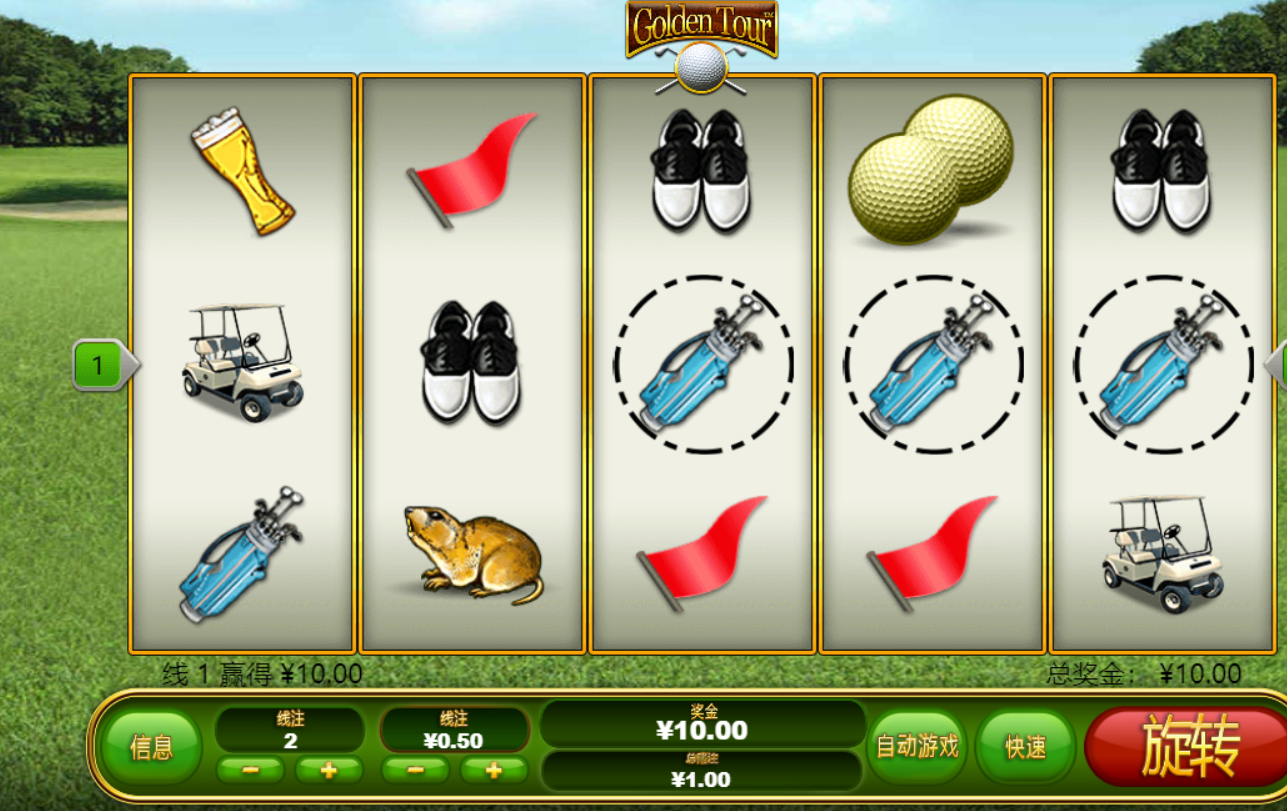Decrease the line count showing 2
Screen dimensions: 1287x811
click(x=250, y=770)
